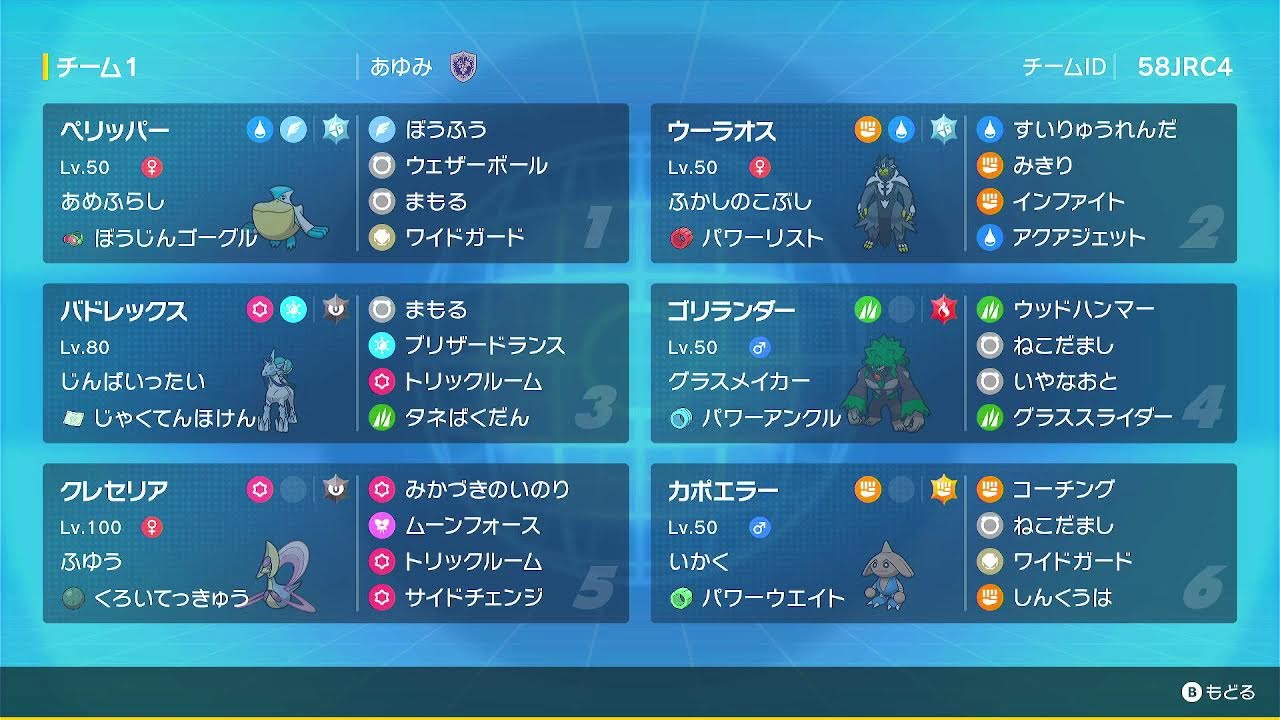1280x720 pixels.
Task: Click the パワーリスト item icon under Urshifu
Action: (x=680, y=238)
